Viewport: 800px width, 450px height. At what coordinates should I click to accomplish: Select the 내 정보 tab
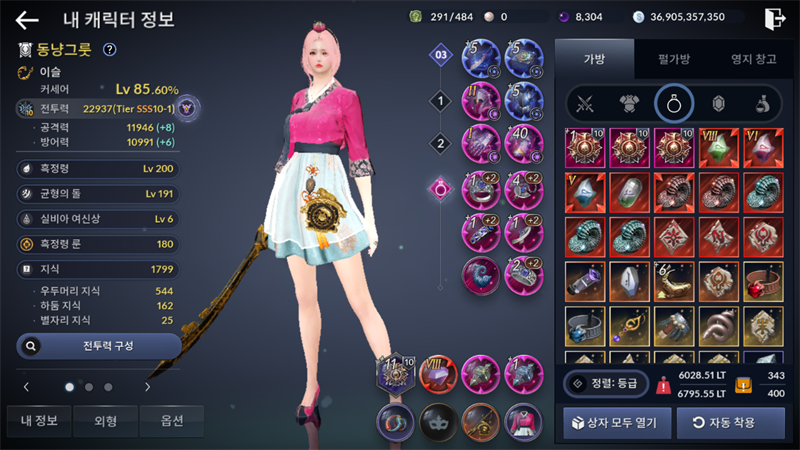38,421
